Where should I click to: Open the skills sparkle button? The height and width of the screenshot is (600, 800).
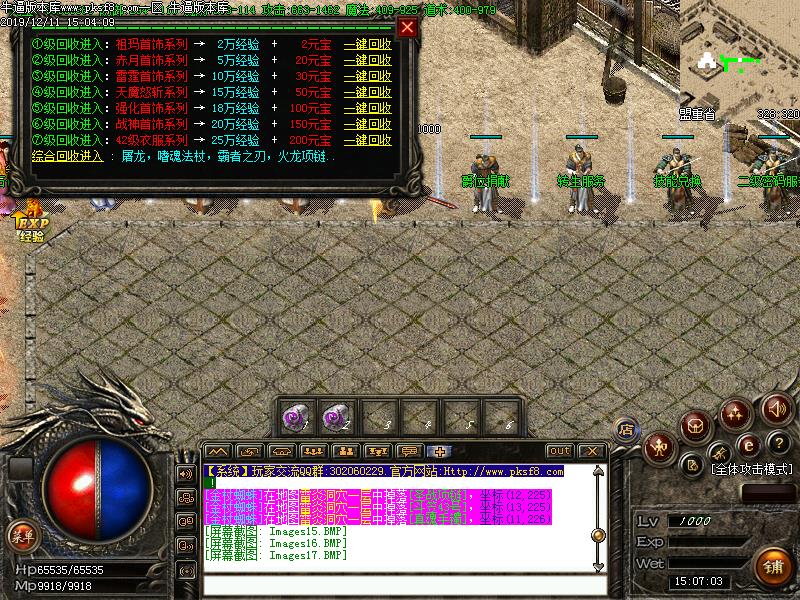pos(737,411)
